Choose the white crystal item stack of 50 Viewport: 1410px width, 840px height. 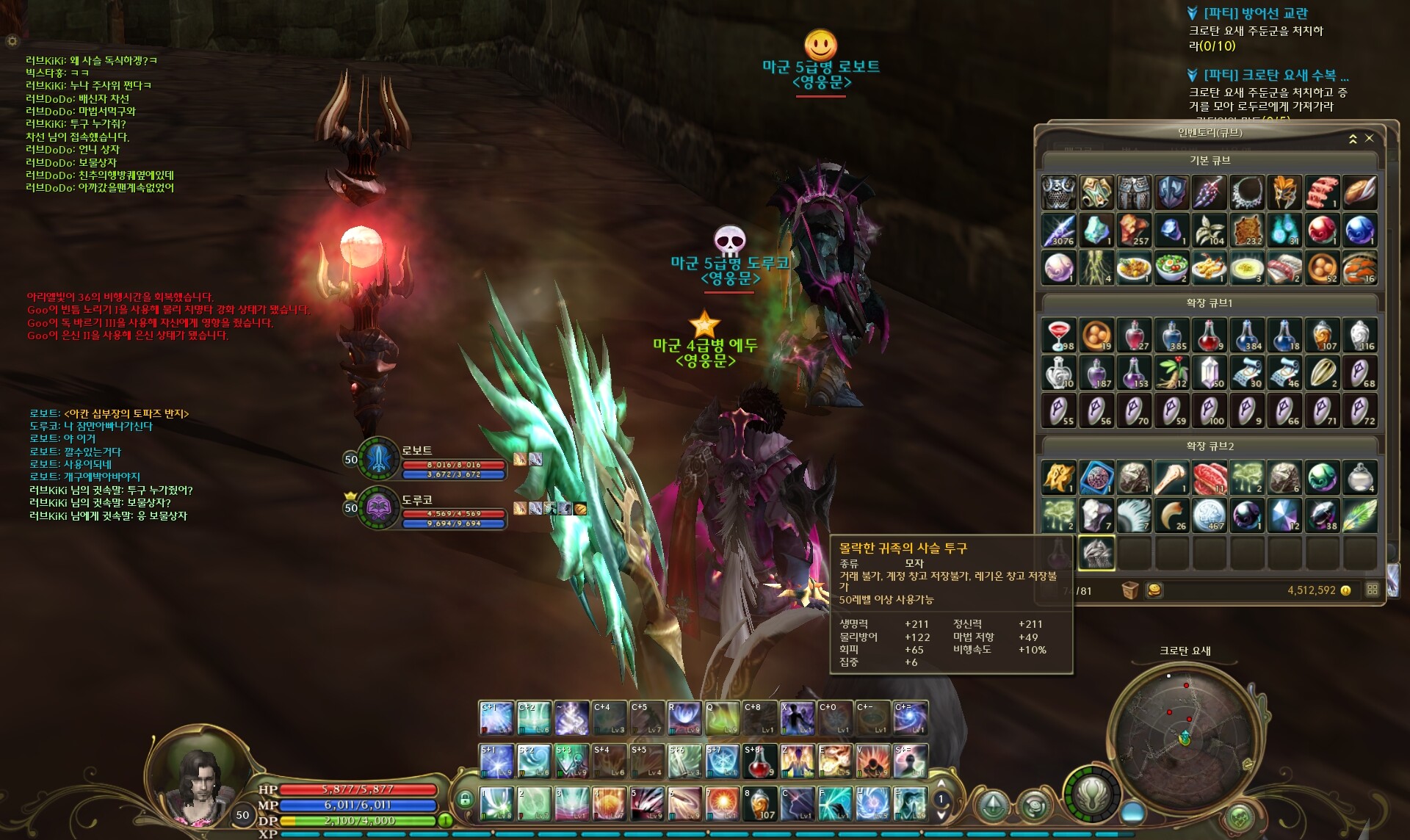click(x=1210, y=373)
